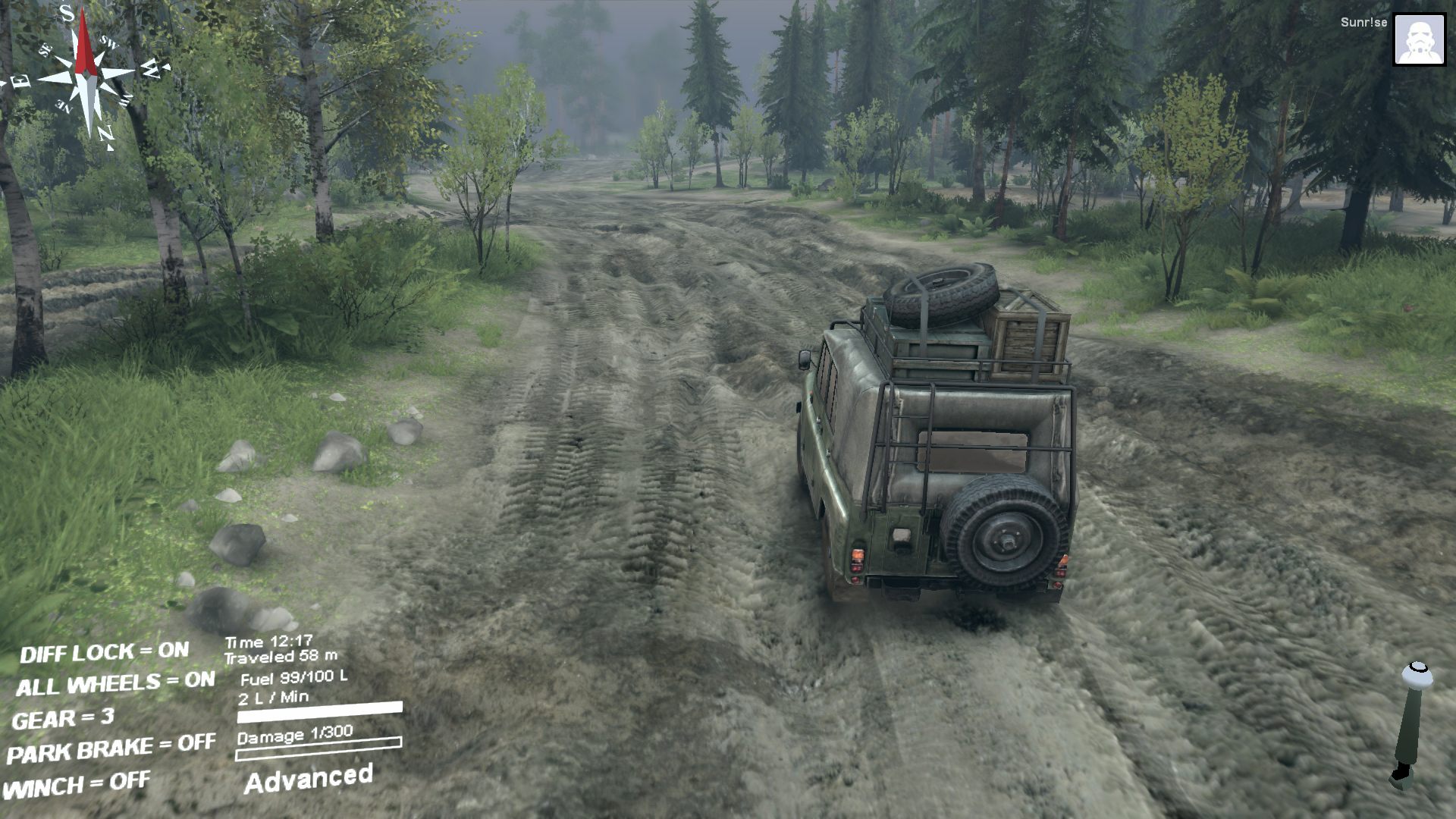This screenshot has height=819, width=1456.
Task: Open the Sunr!se player avatar
Action: (1419, 39)
